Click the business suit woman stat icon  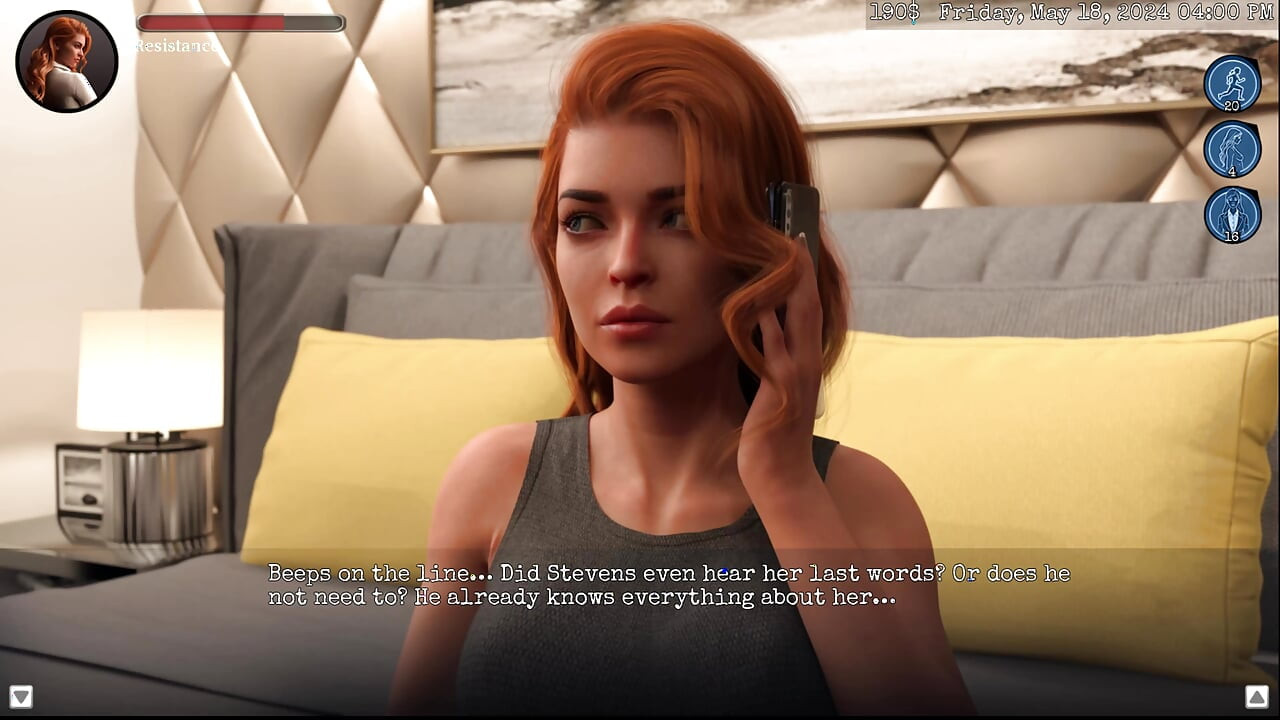click(x=1232, y=214)
